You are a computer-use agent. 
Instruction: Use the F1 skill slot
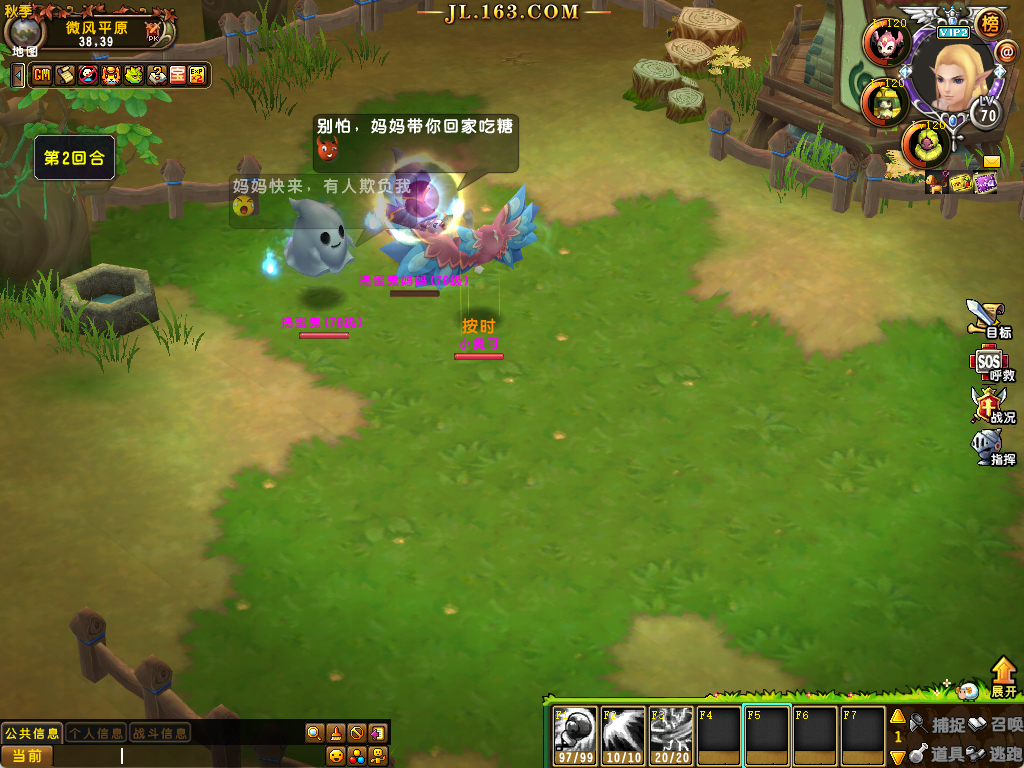click(x=576, y=735)
